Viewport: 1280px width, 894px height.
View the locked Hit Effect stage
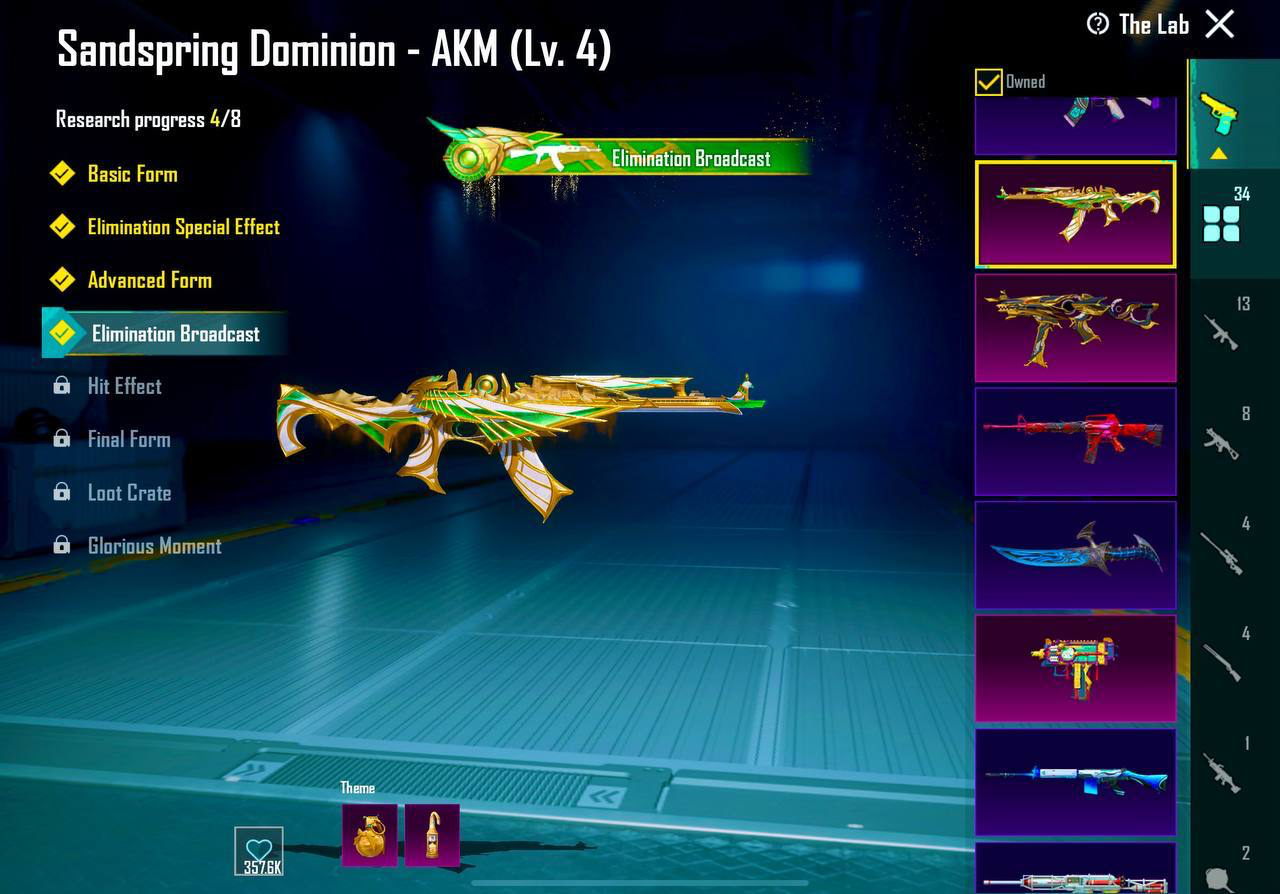[124, 386]
